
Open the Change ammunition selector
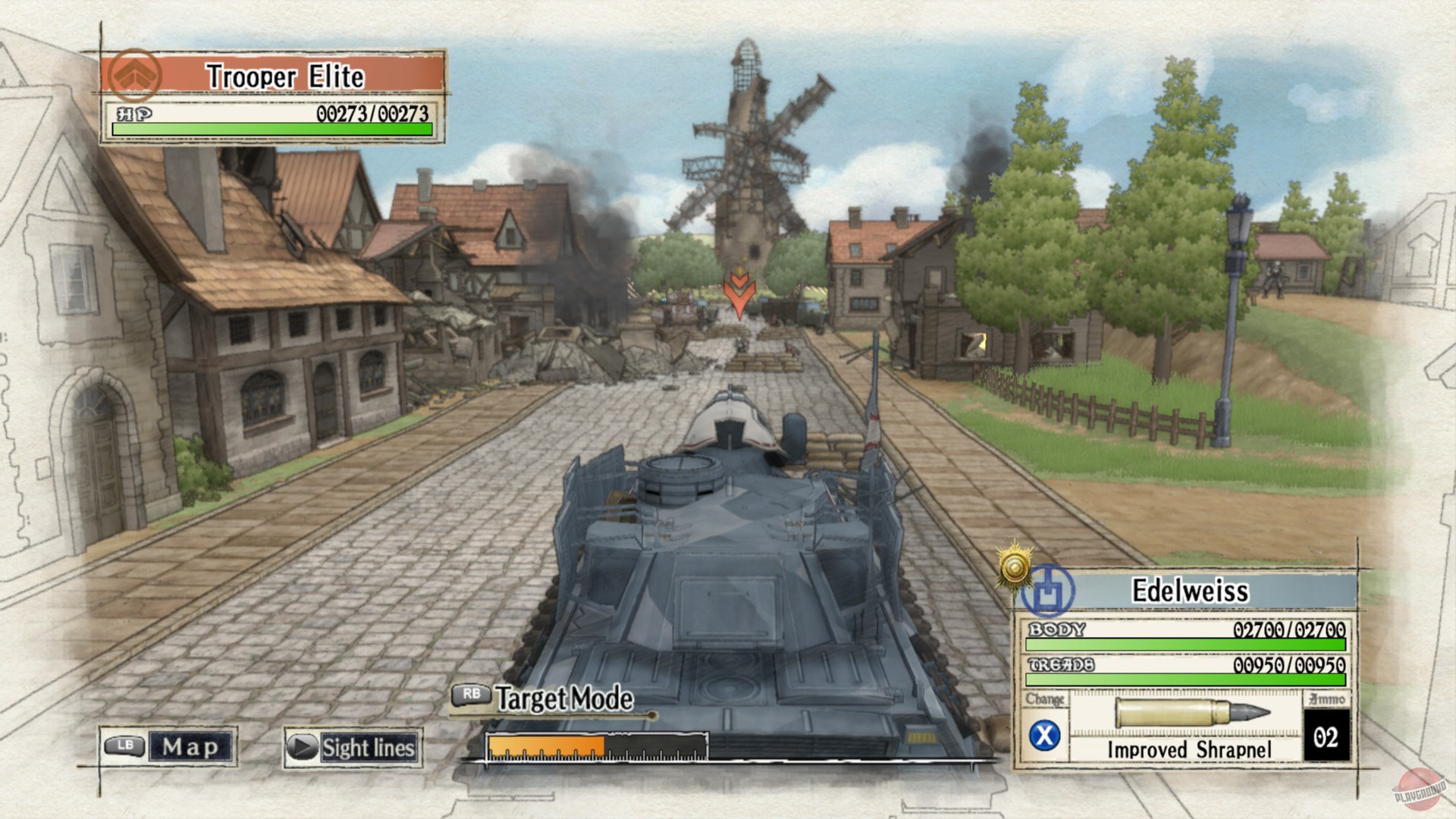1046,699
